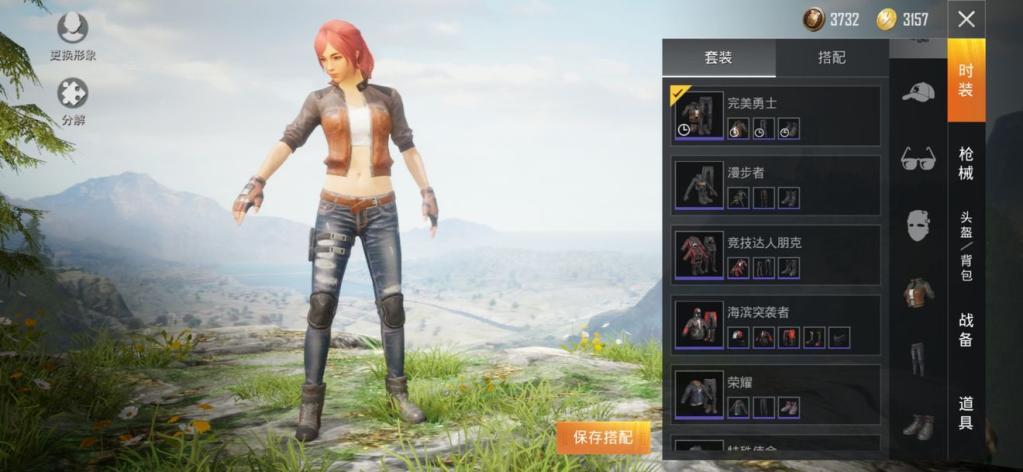Go to the 头盔/背包 category

(966, 245)
